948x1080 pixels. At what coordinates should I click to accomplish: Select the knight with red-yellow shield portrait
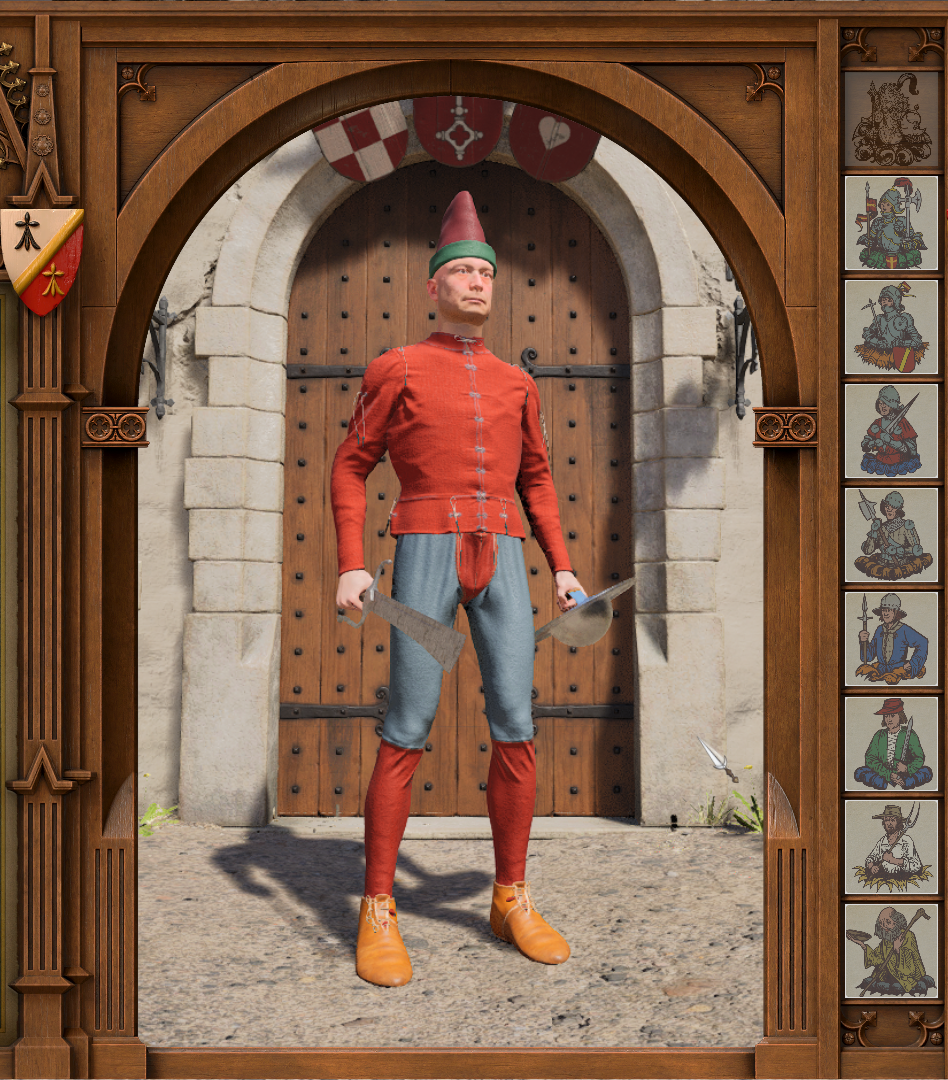coord(892,327)
